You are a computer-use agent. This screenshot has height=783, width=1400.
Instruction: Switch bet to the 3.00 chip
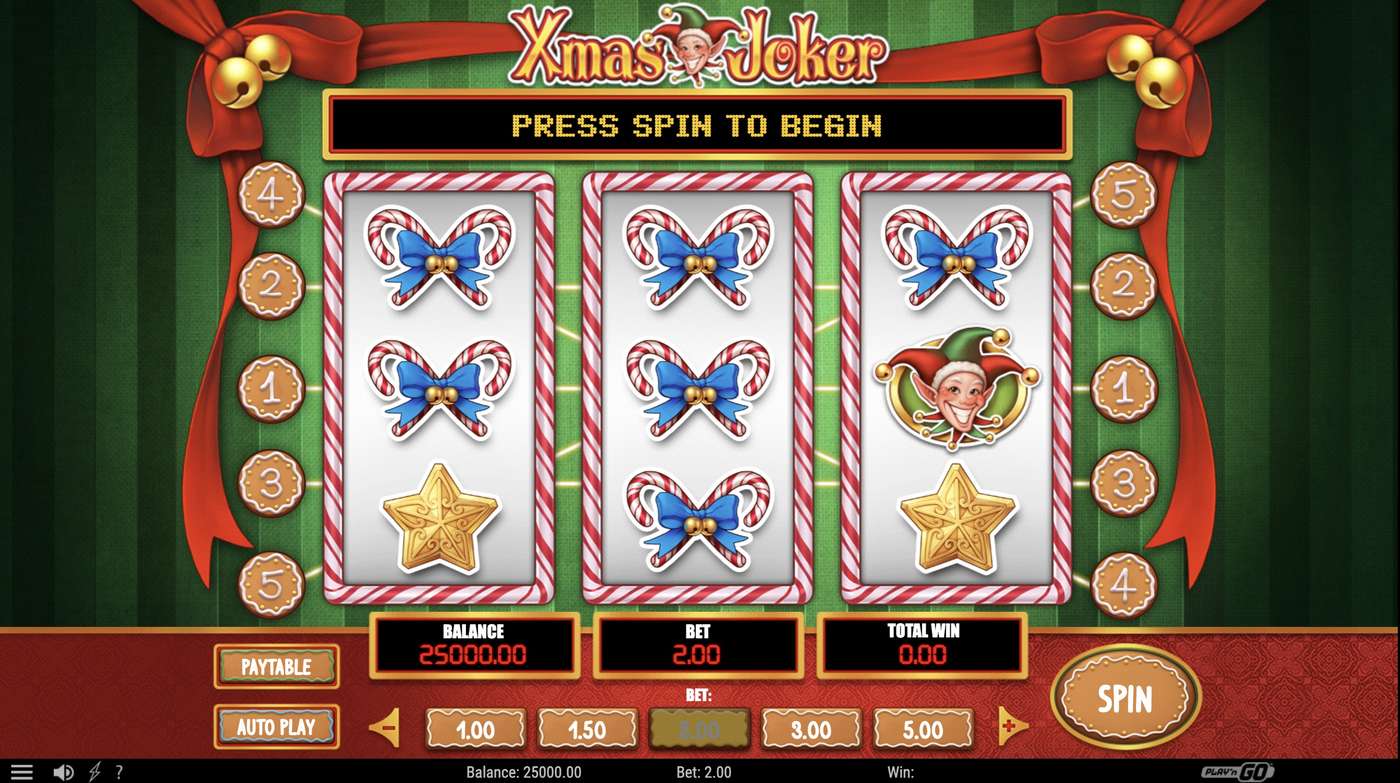pyautogui.click(x=811, y=728)
